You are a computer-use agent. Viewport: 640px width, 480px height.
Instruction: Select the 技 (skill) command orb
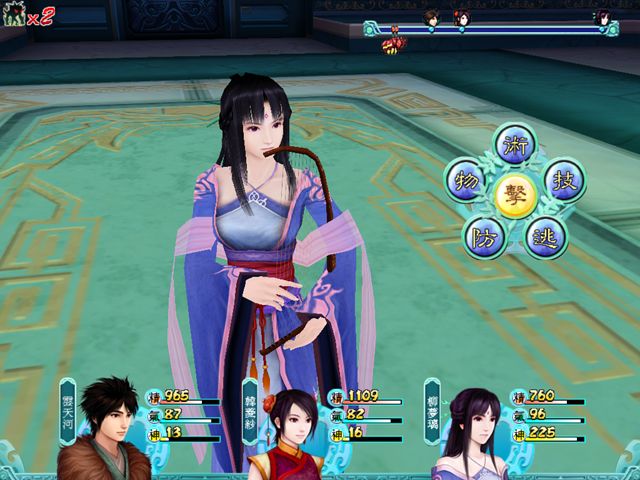(x=564, y=180)
